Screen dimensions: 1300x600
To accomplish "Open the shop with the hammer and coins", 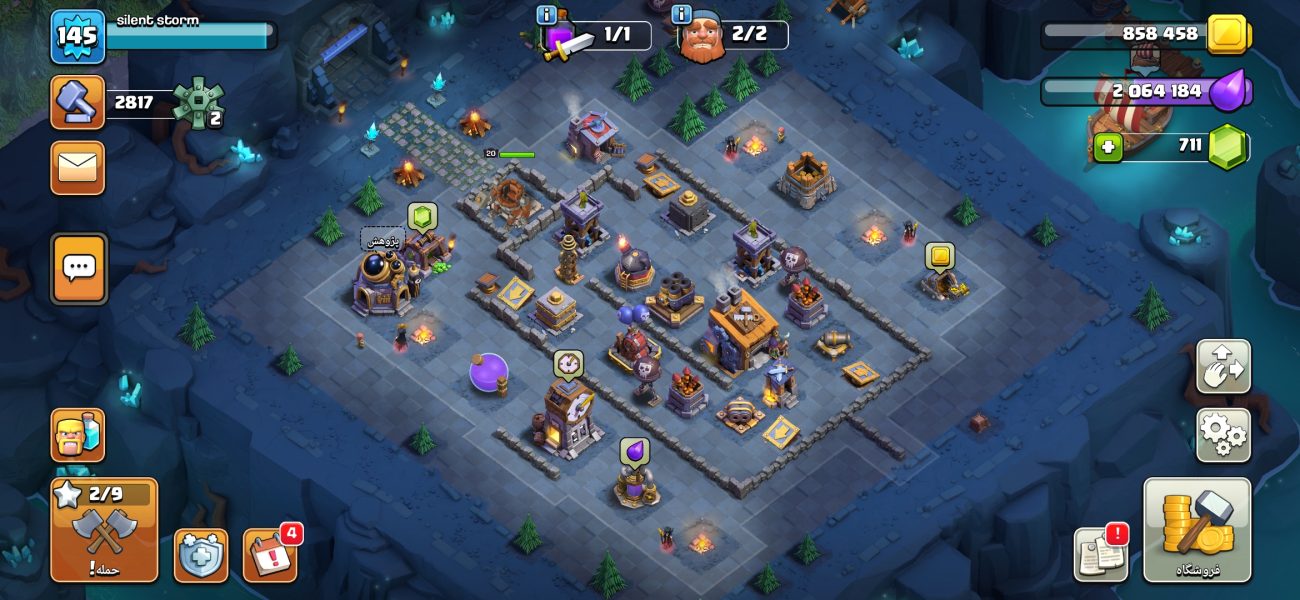I will tap(1196, 530).
